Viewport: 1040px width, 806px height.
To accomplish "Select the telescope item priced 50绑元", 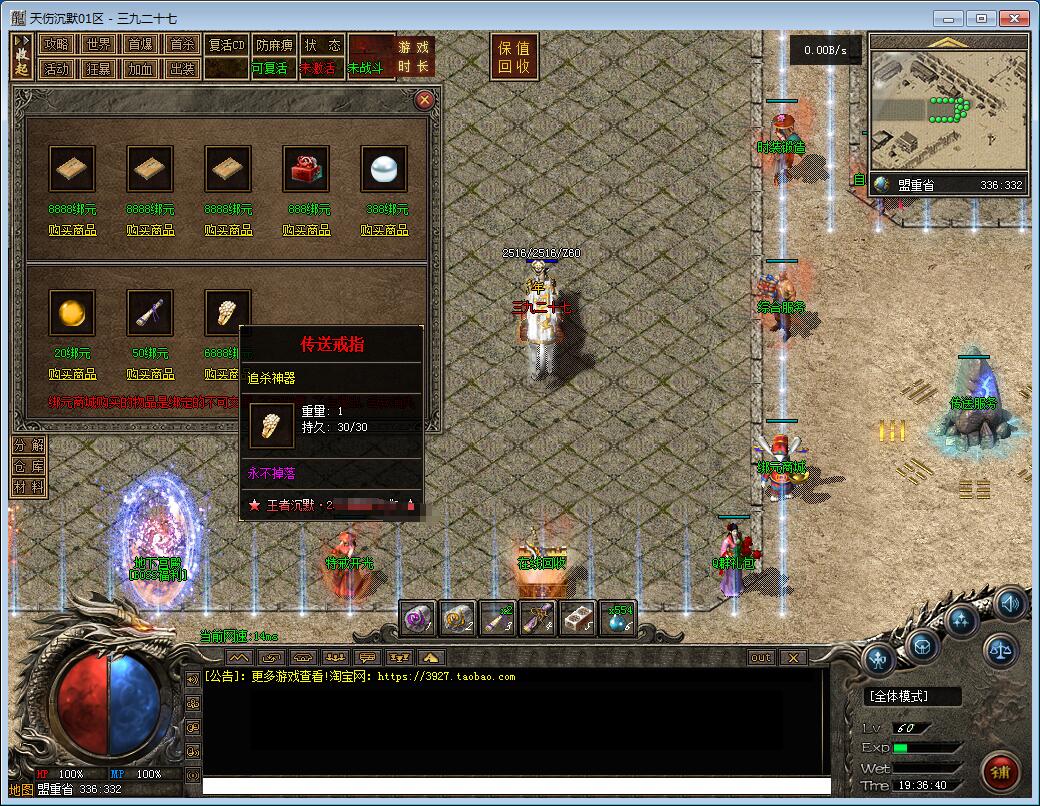I will point(150,314).
